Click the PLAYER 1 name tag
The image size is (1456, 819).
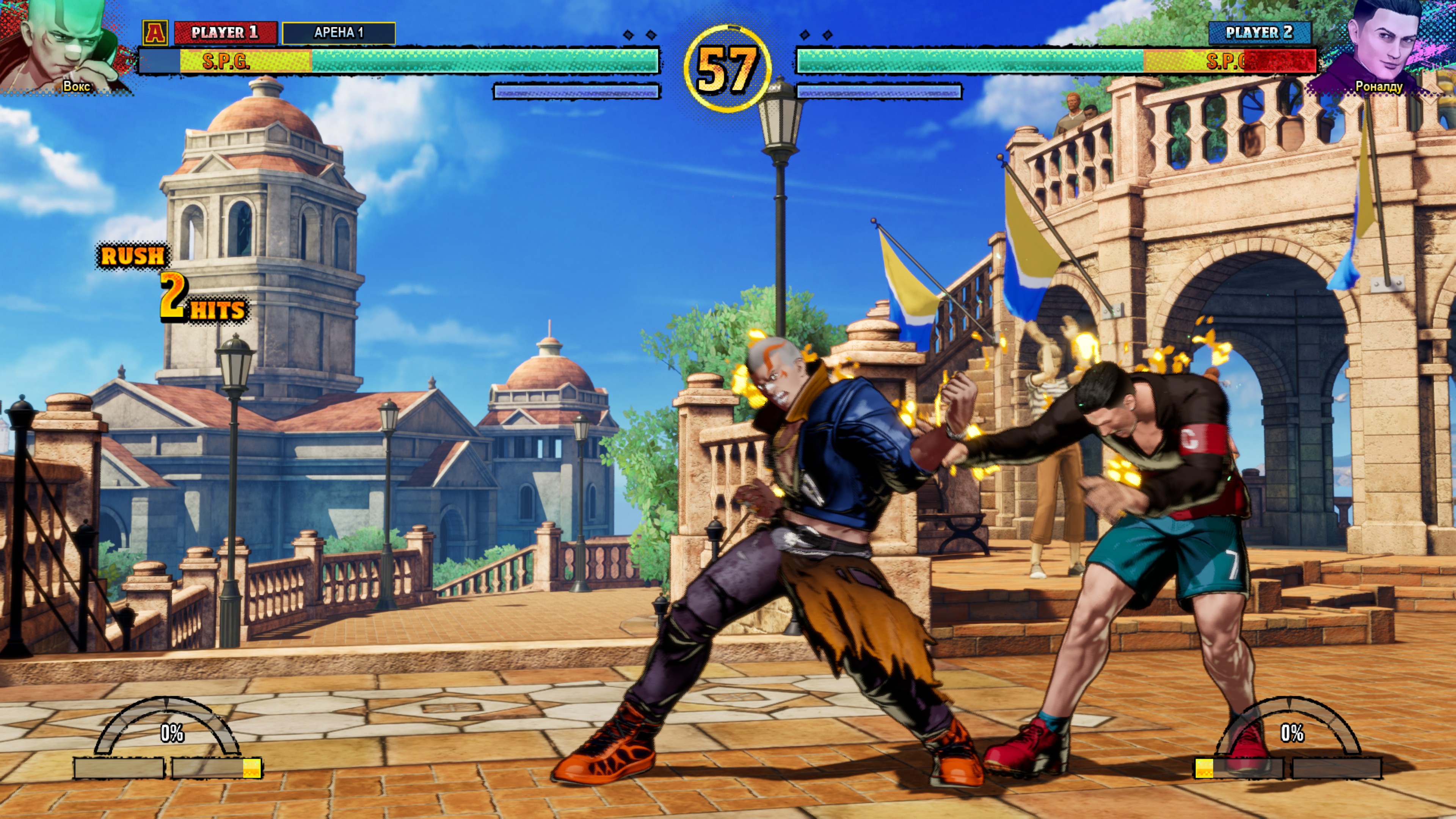(225, 33)
